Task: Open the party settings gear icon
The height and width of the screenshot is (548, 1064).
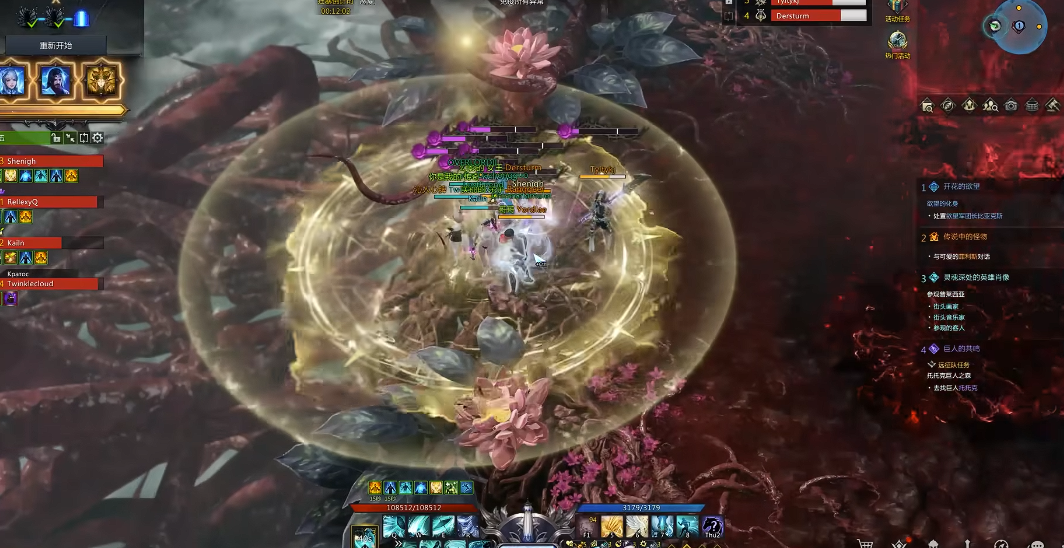Action: (x=97, y=138)
